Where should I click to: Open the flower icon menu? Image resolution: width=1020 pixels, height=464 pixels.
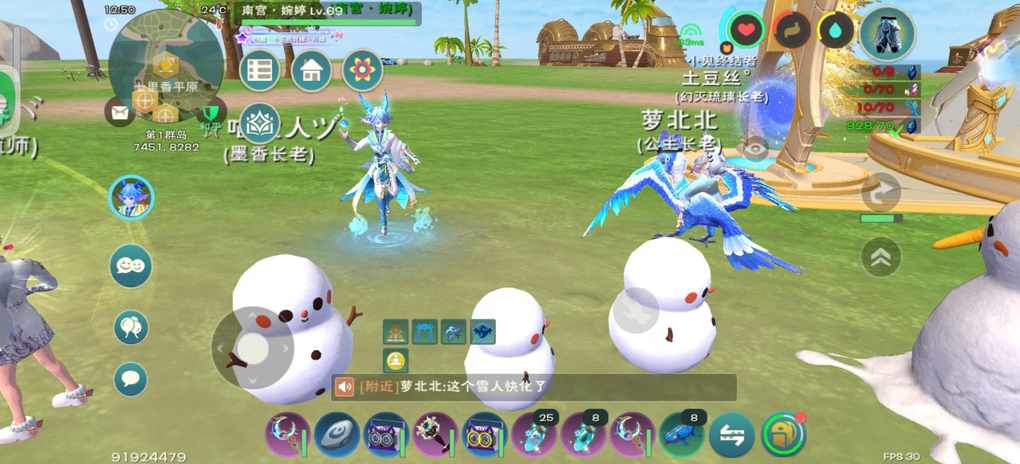(x=362, y=70)
